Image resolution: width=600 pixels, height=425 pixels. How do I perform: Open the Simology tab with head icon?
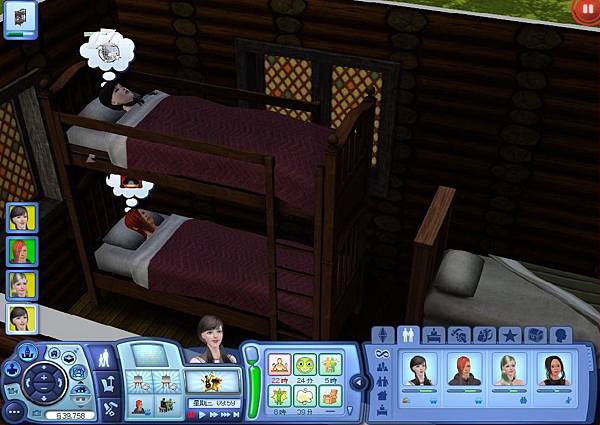pyautogui.click(x=561, y=335)
